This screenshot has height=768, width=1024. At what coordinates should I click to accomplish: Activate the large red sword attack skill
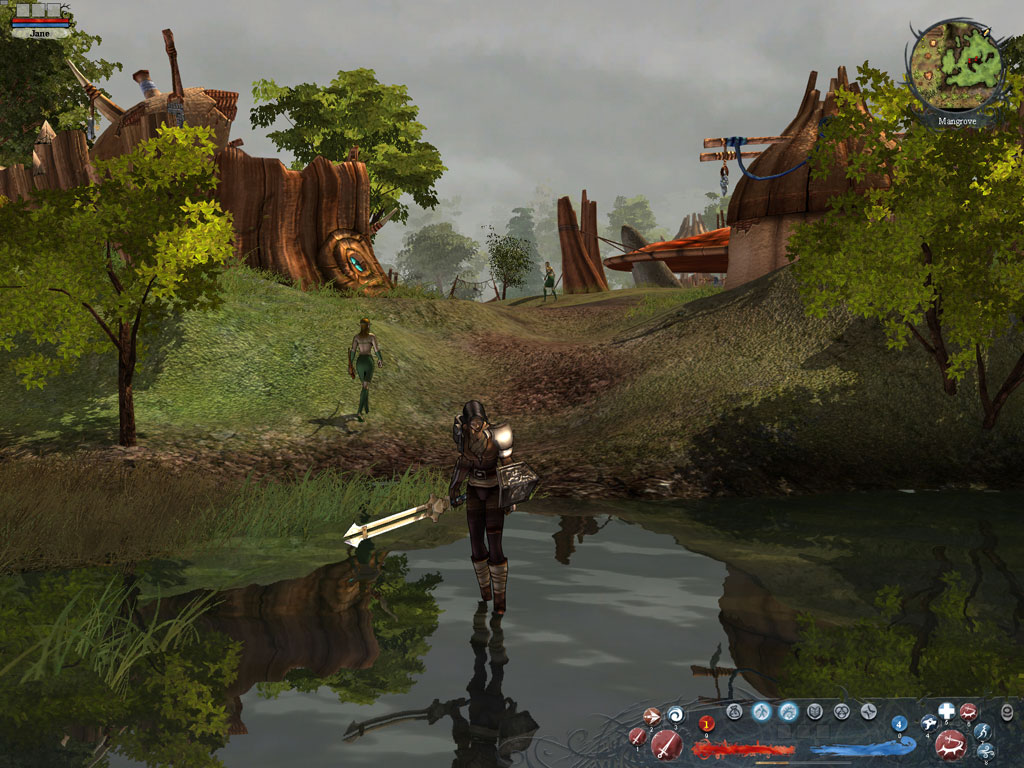[667, 744]
